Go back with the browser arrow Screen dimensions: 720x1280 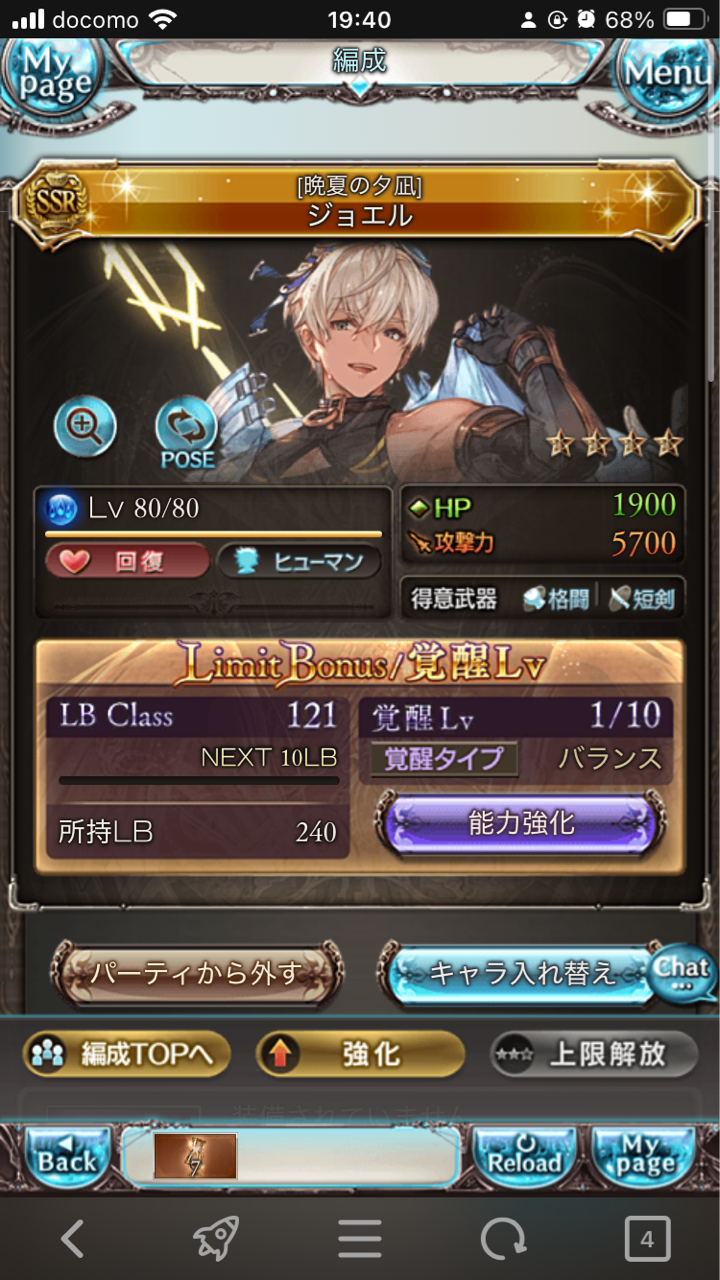72,1240
